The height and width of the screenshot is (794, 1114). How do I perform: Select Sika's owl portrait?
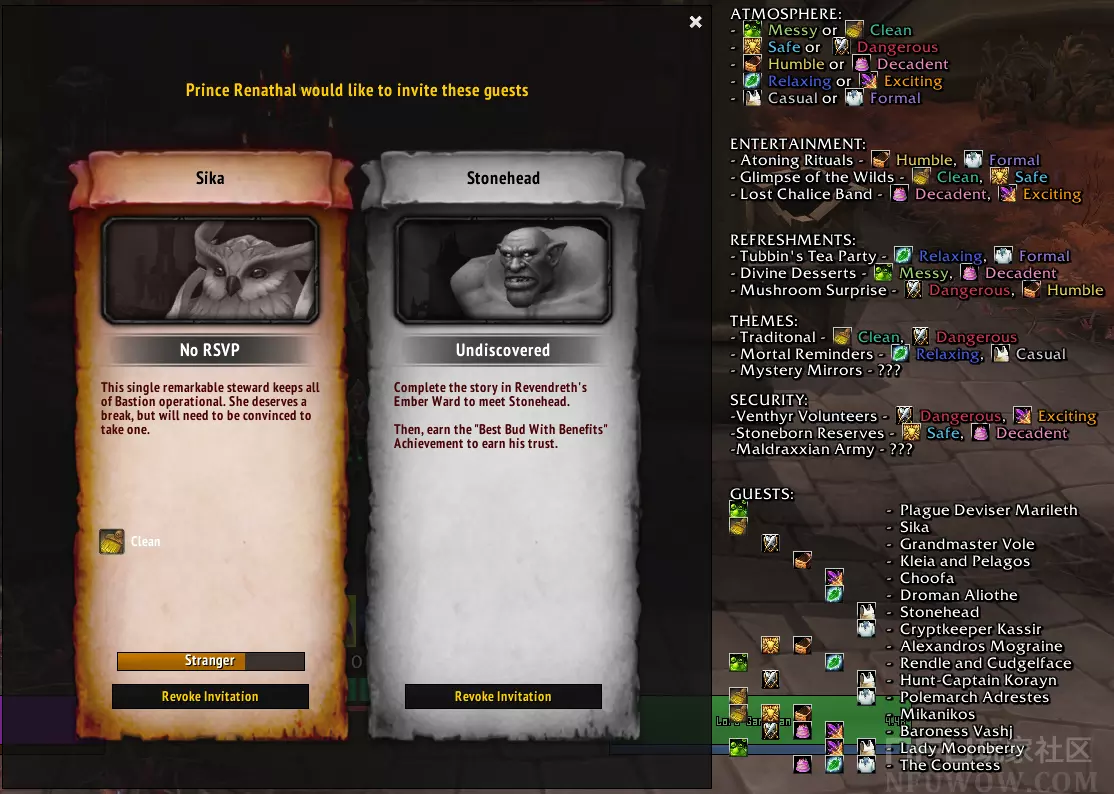click(x=210, y=271)
